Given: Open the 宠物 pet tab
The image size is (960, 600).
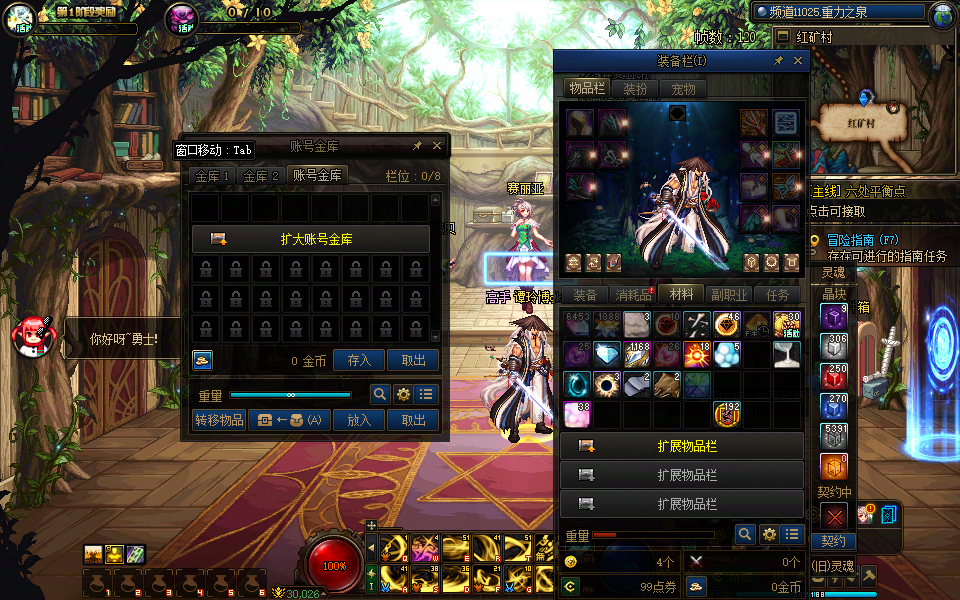Looking at the screenshot, I should click(683, 89).
